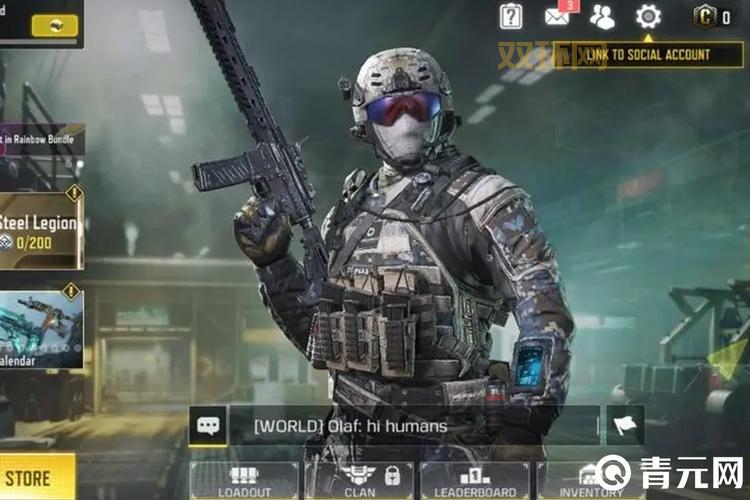Open the gear settings icon
This screenshot has height=500, width=750.
coord(648,16)
